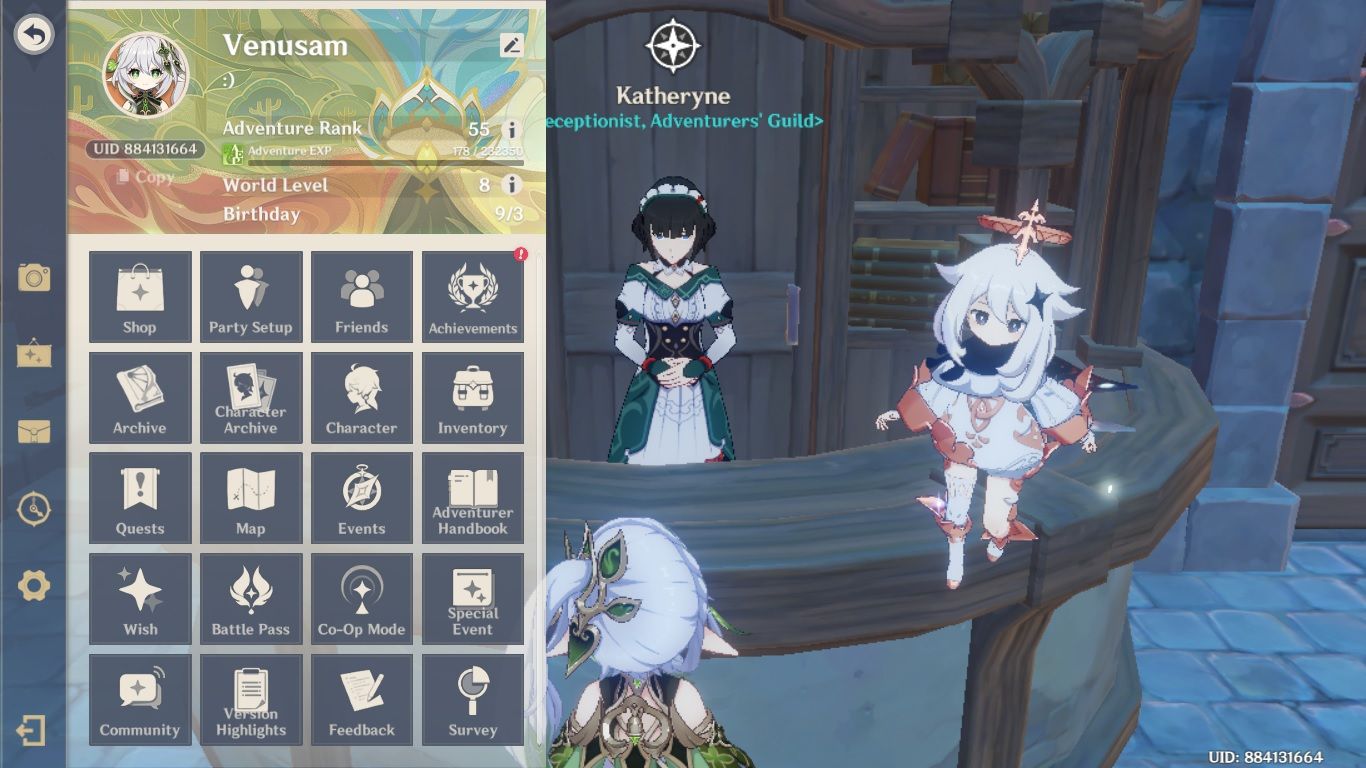This screenshot has height=768, width=1366.
Task: View Achievements with the notification badge
Action: pyautogui.click(x=473, y=297)
